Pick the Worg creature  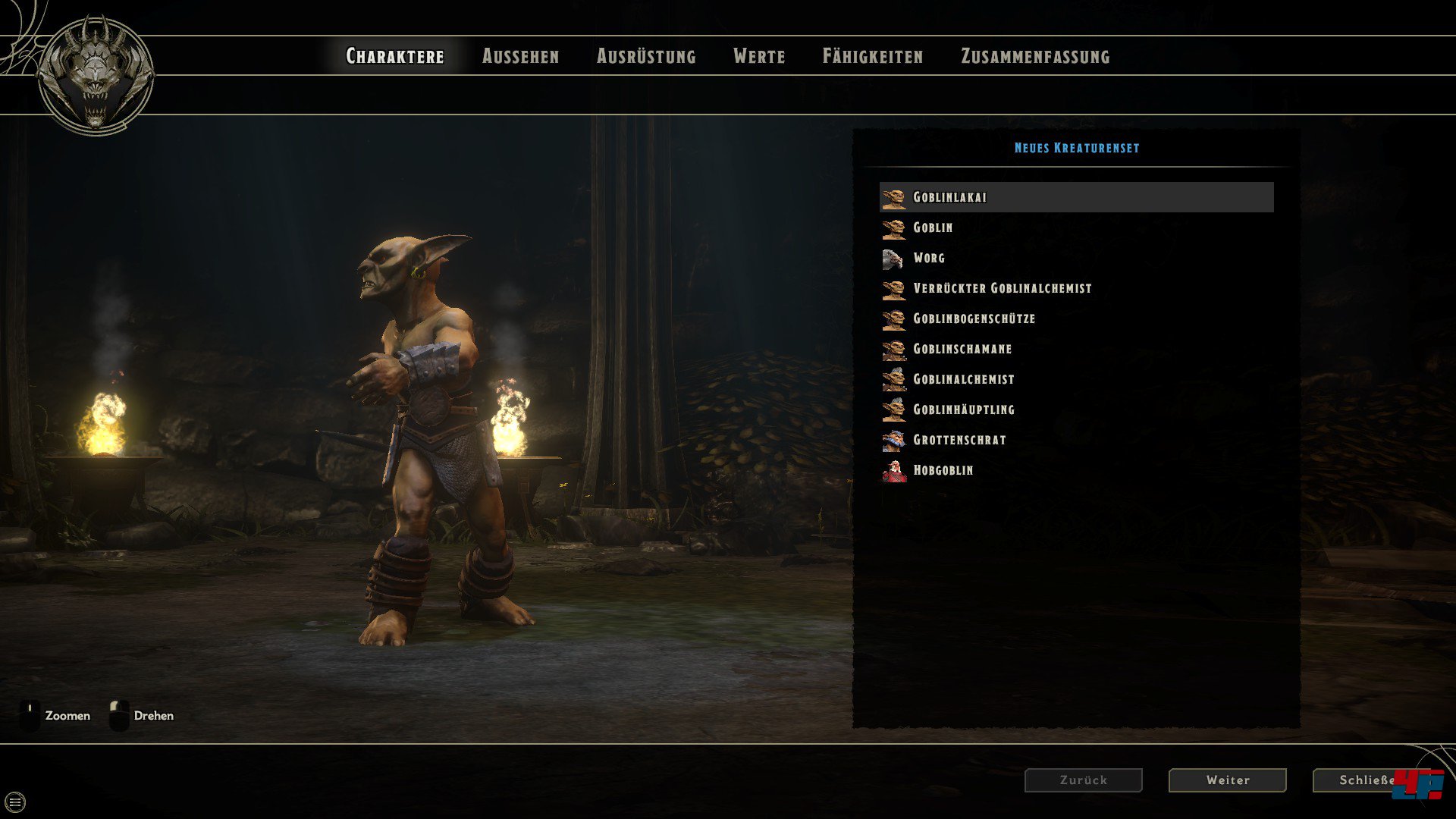(929, 258)
